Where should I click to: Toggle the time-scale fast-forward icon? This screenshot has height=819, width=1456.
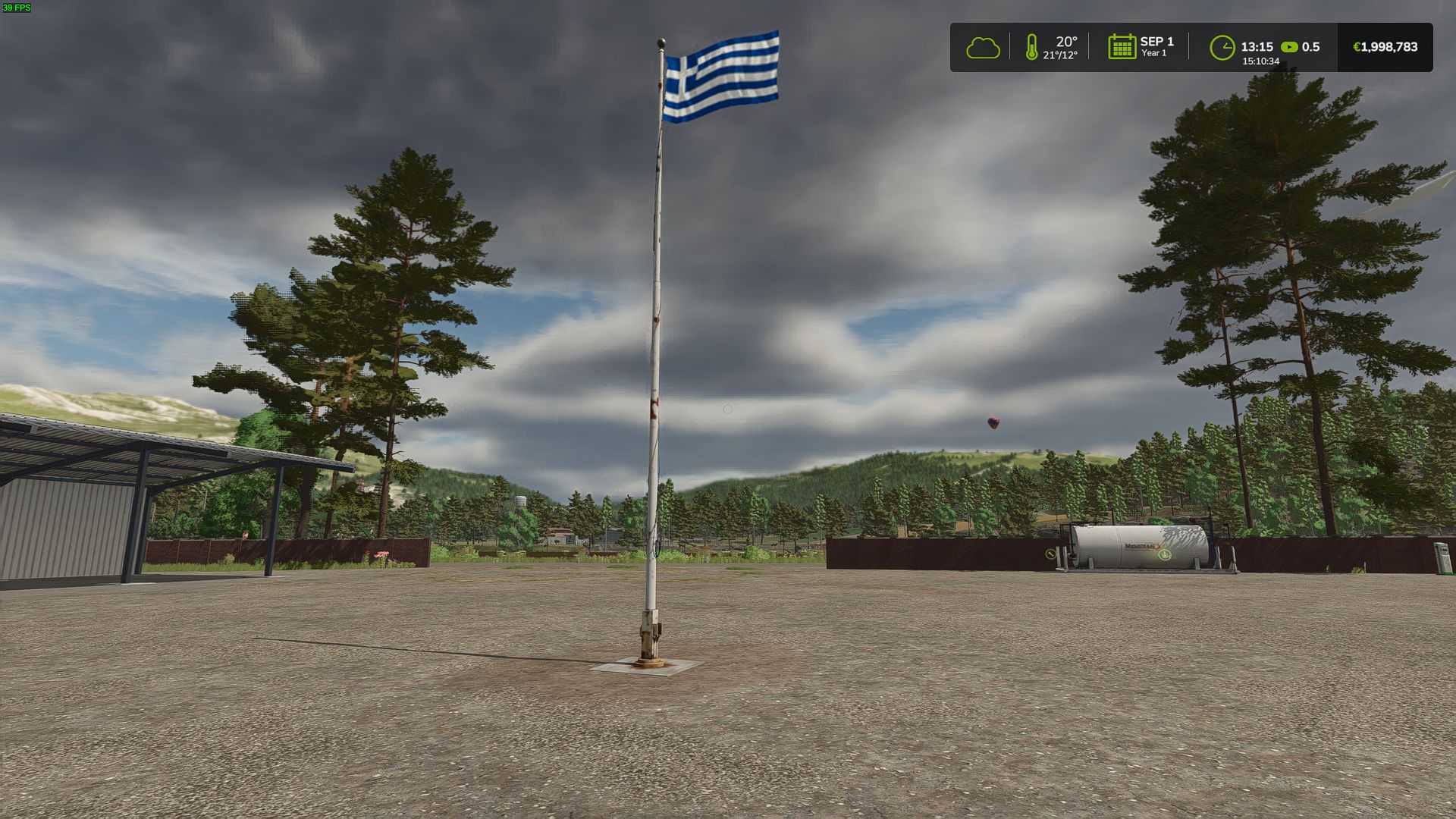[x=1289, y=47]
